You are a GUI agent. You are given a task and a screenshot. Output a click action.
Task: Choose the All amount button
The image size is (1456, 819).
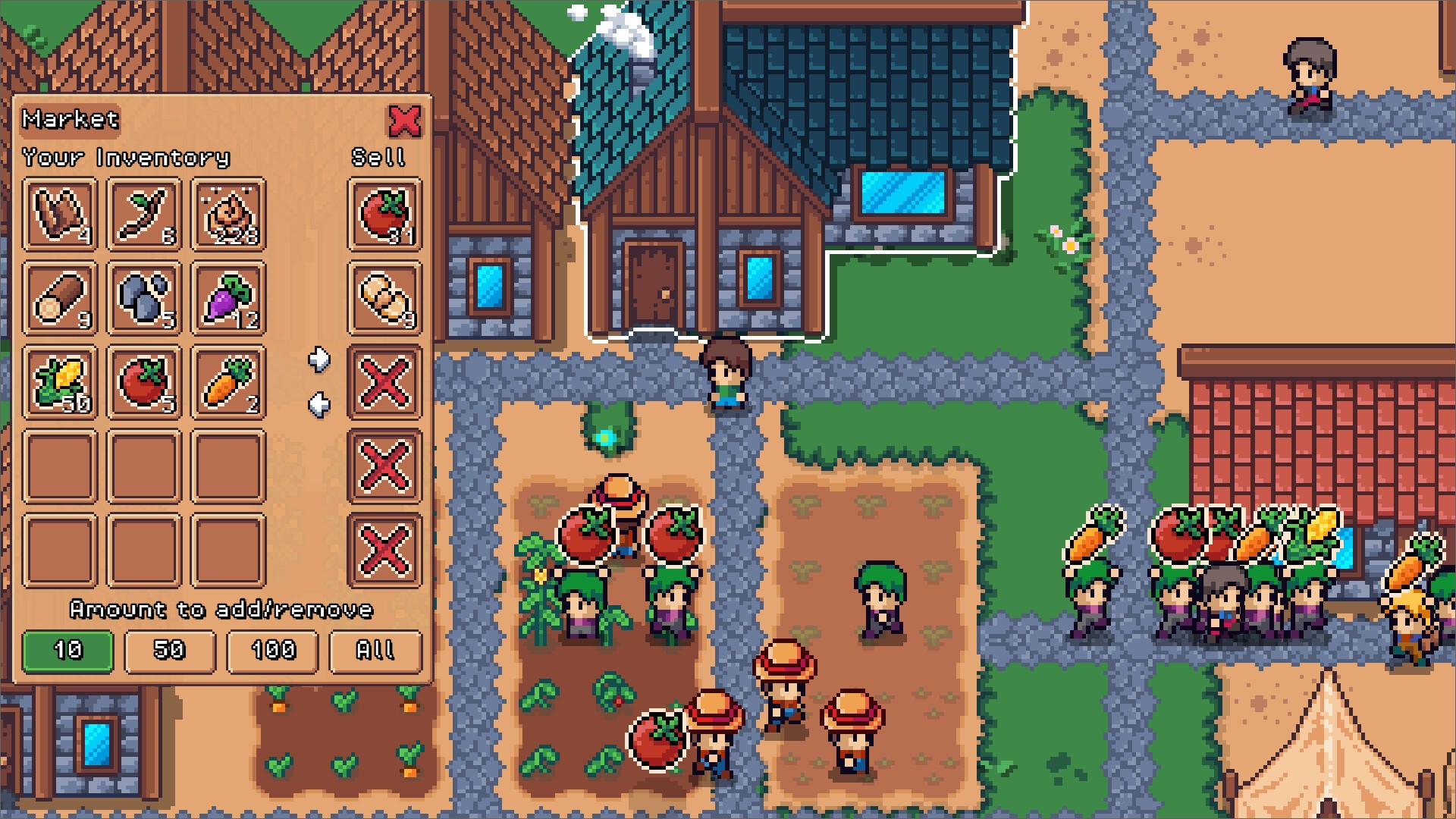click(x=375, y=651)
